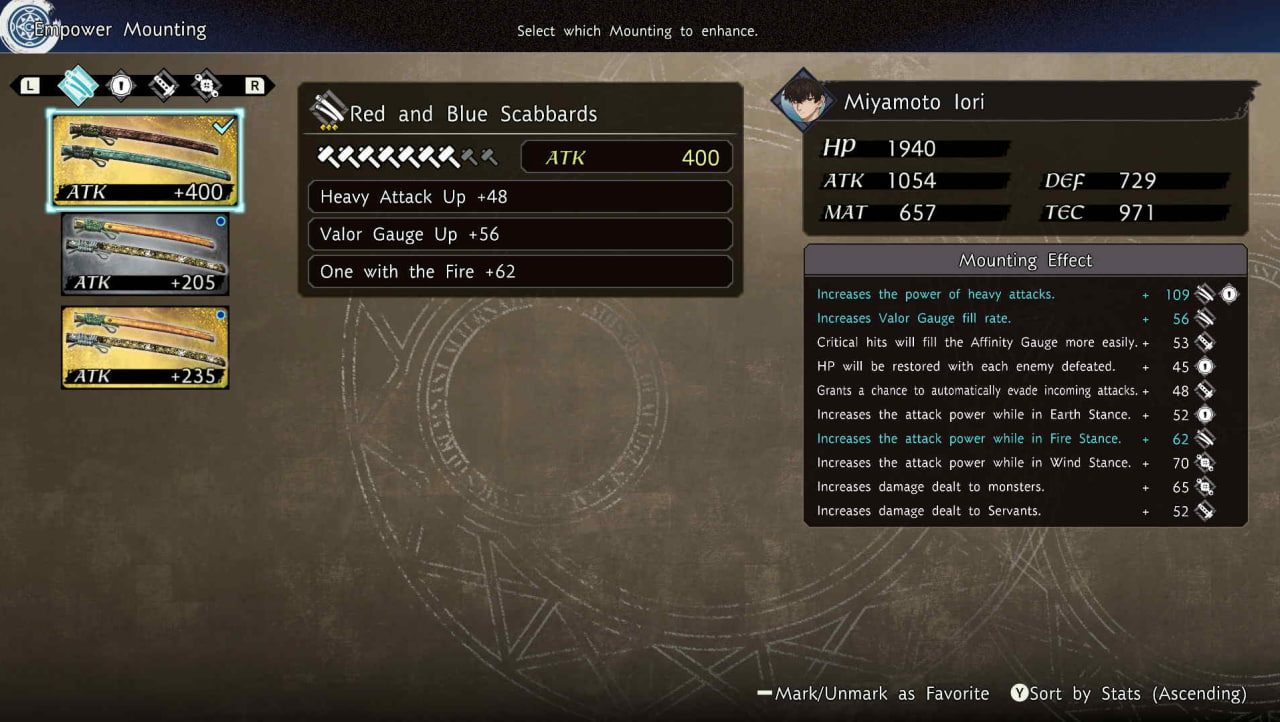The height and width of the screenshot is (722, 1280).
Task: Sort mountings by Stats (Ascending)
Action: coord(1129,694)
